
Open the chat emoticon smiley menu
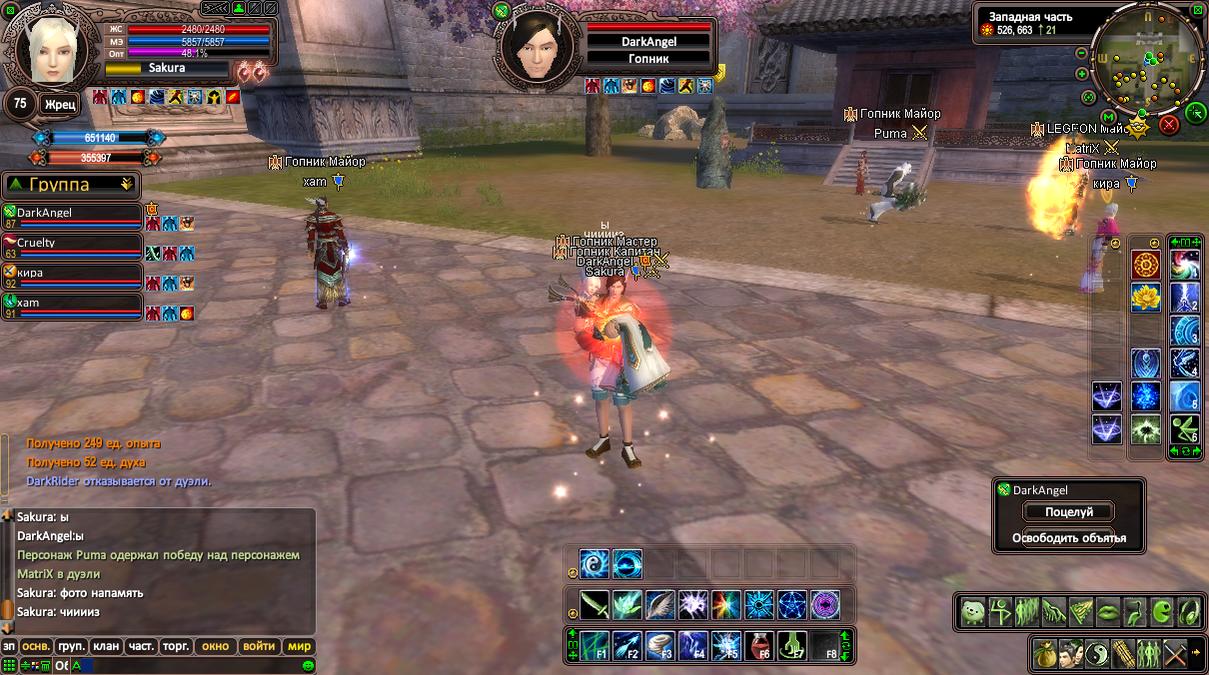point(308,665)
